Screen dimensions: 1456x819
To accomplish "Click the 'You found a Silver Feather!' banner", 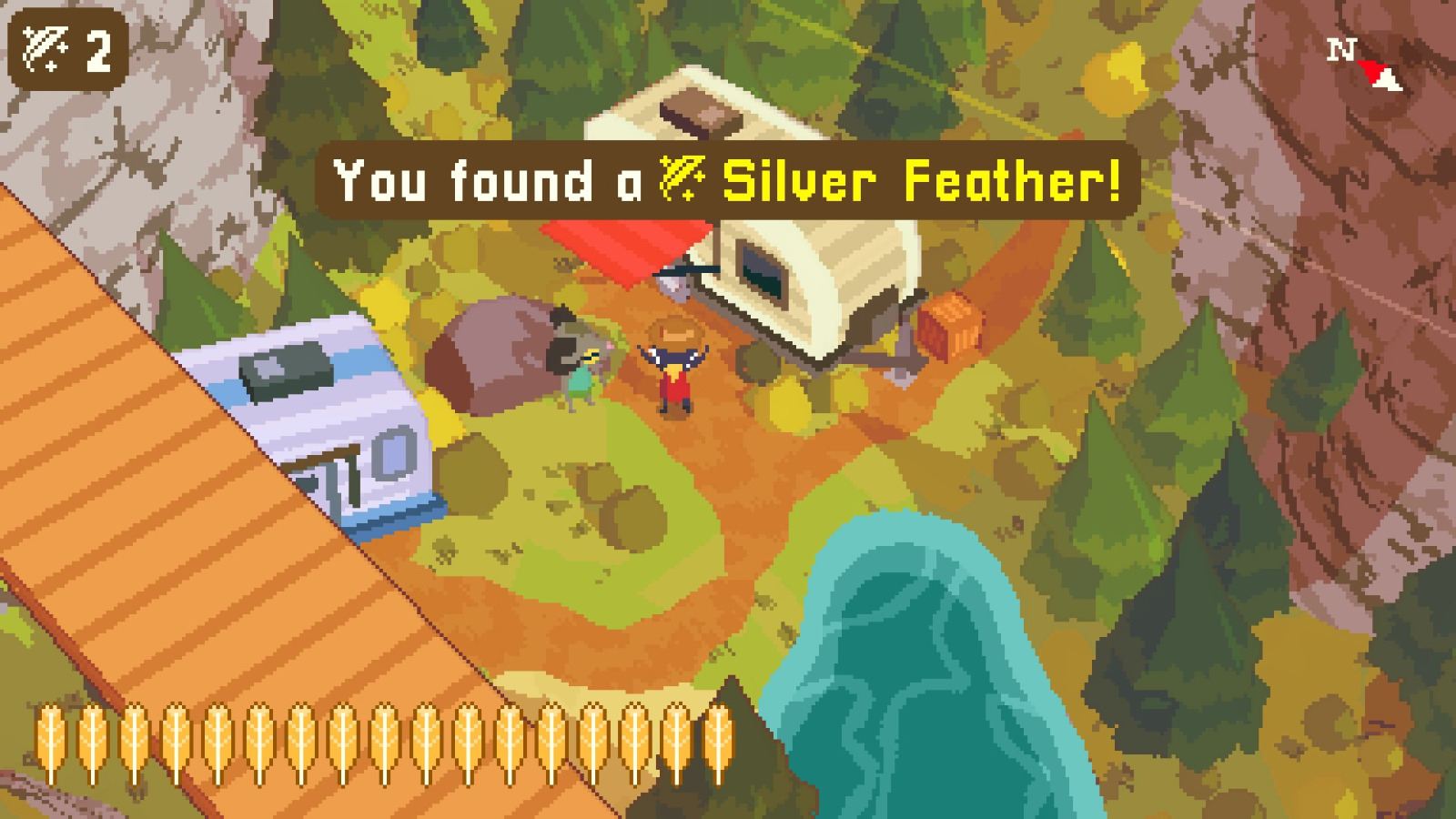I will tap(728, 180).
